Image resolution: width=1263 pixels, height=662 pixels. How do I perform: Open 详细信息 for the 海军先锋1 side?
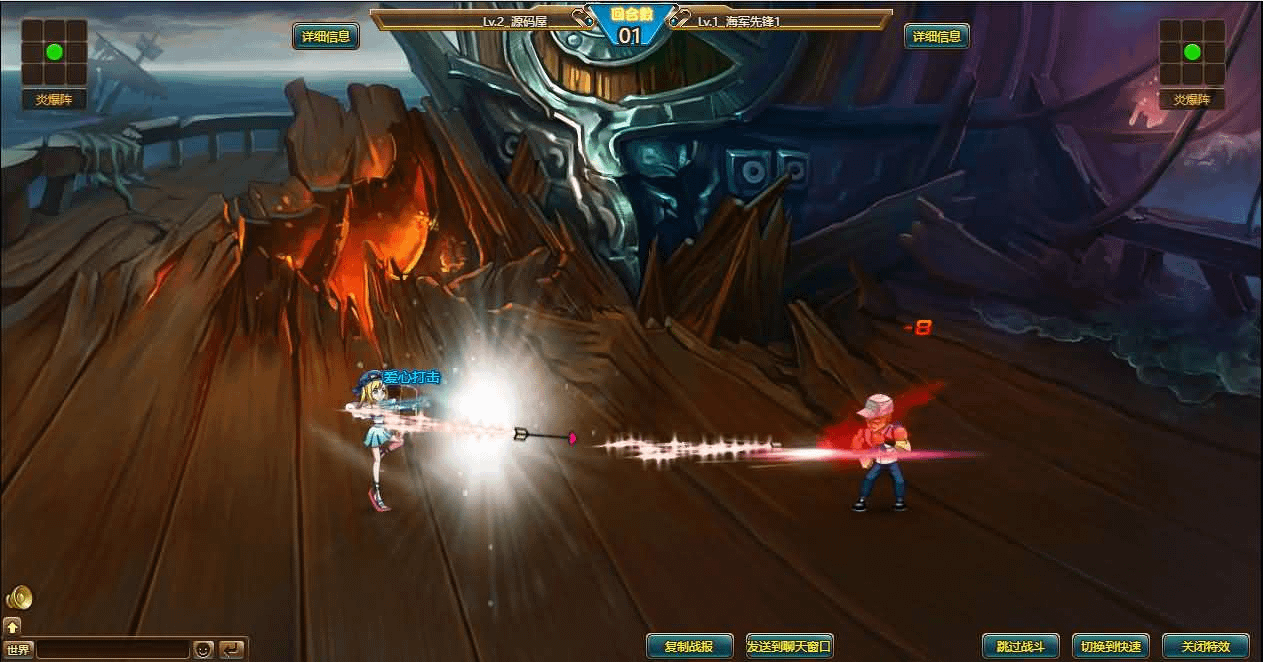click(x=937, y=37)
